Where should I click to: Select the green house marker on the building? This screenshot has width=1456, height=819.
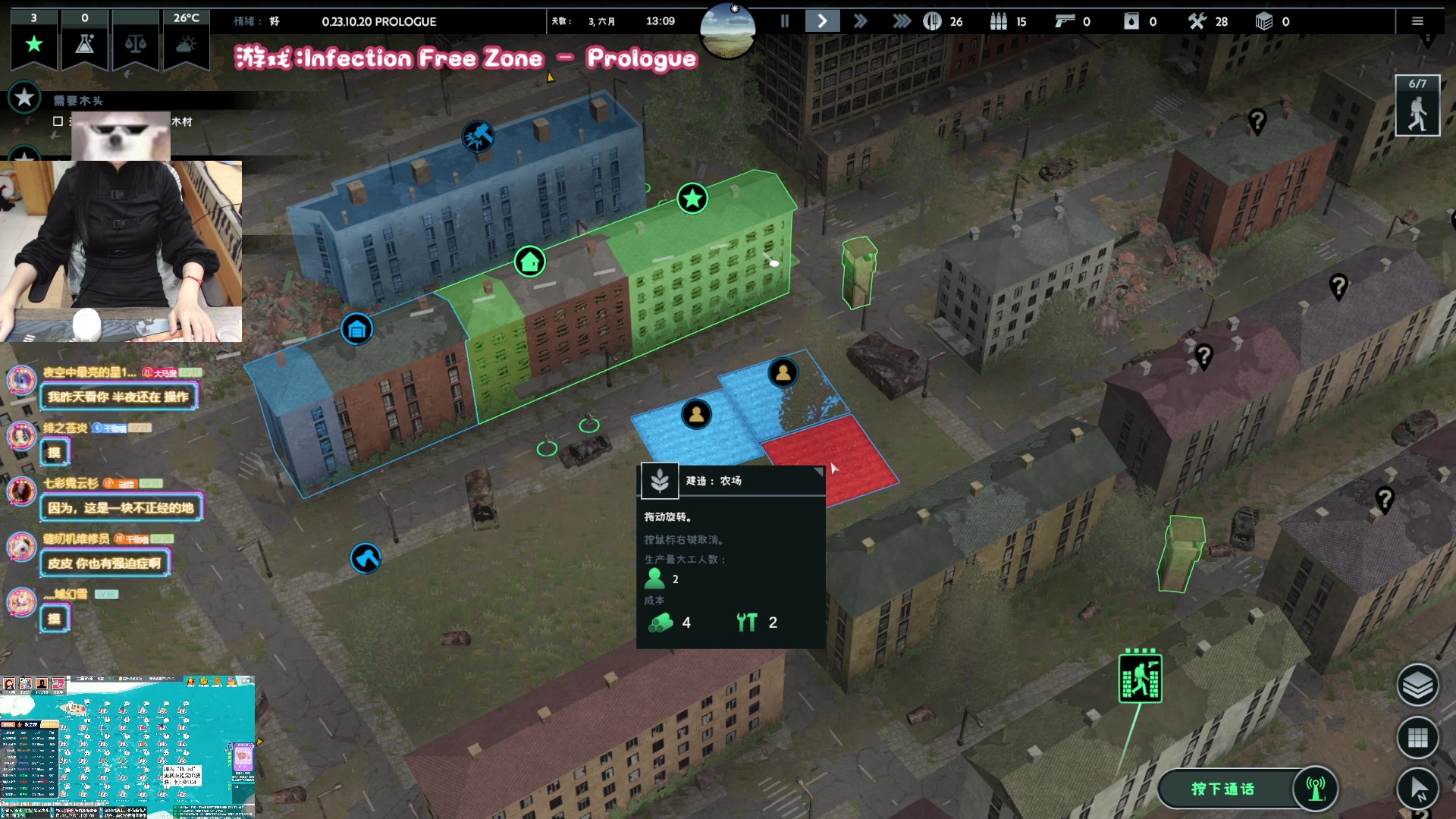530,262
